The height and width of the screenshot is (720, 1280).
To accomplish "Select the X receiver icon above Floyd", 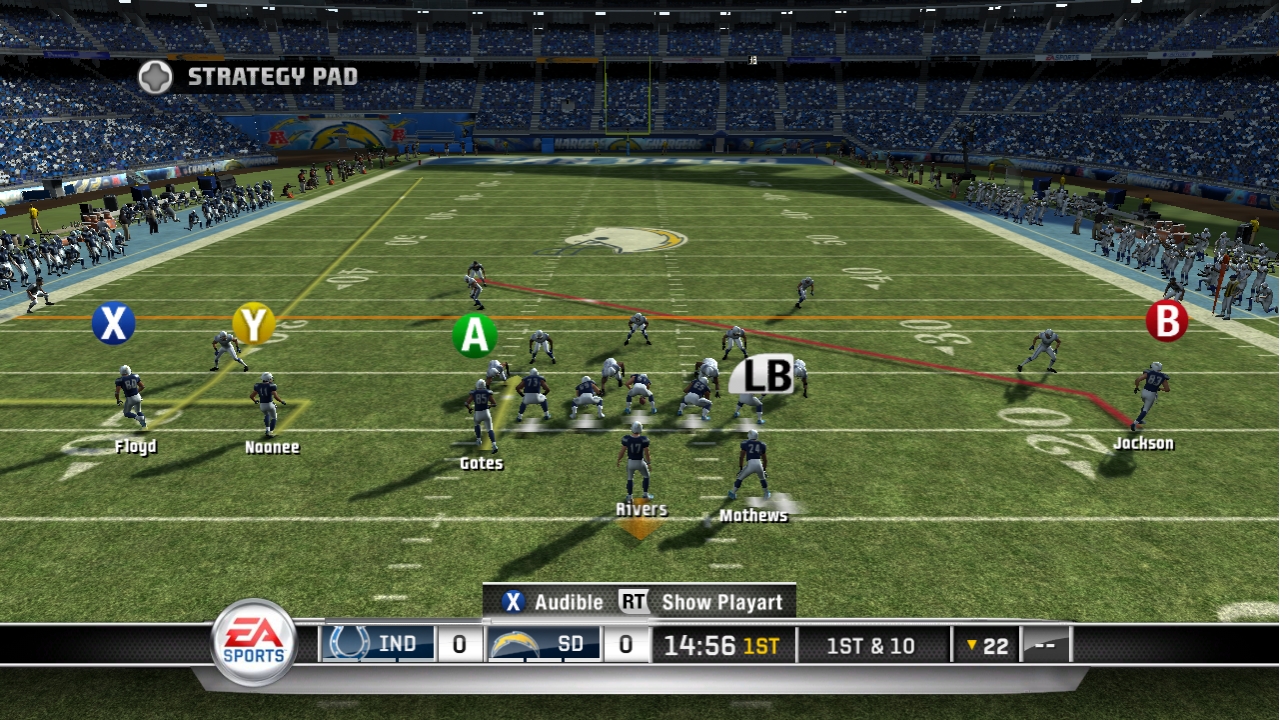I will (x=113, y=322).
